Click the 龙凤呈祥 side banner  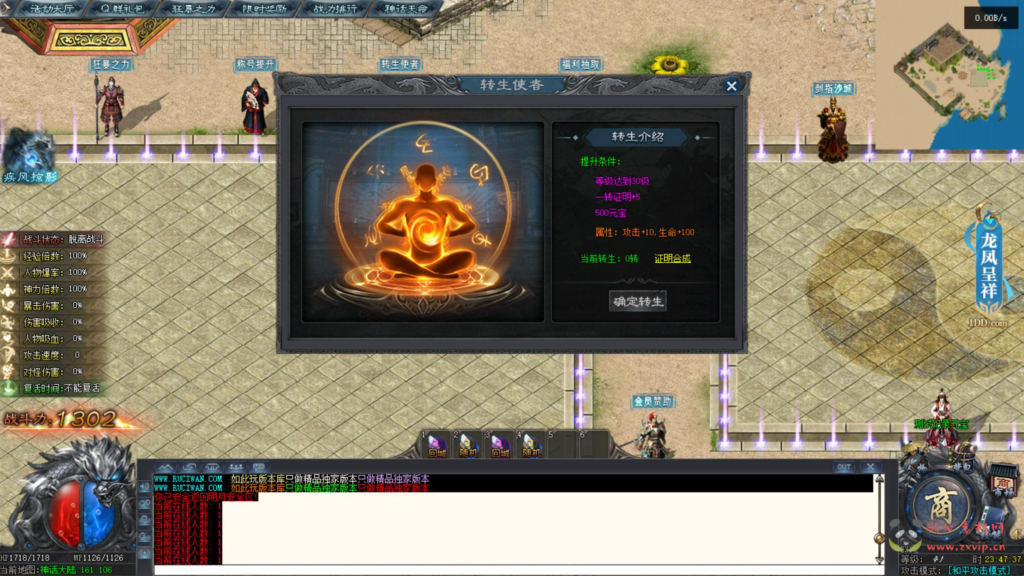coord(988,262)
